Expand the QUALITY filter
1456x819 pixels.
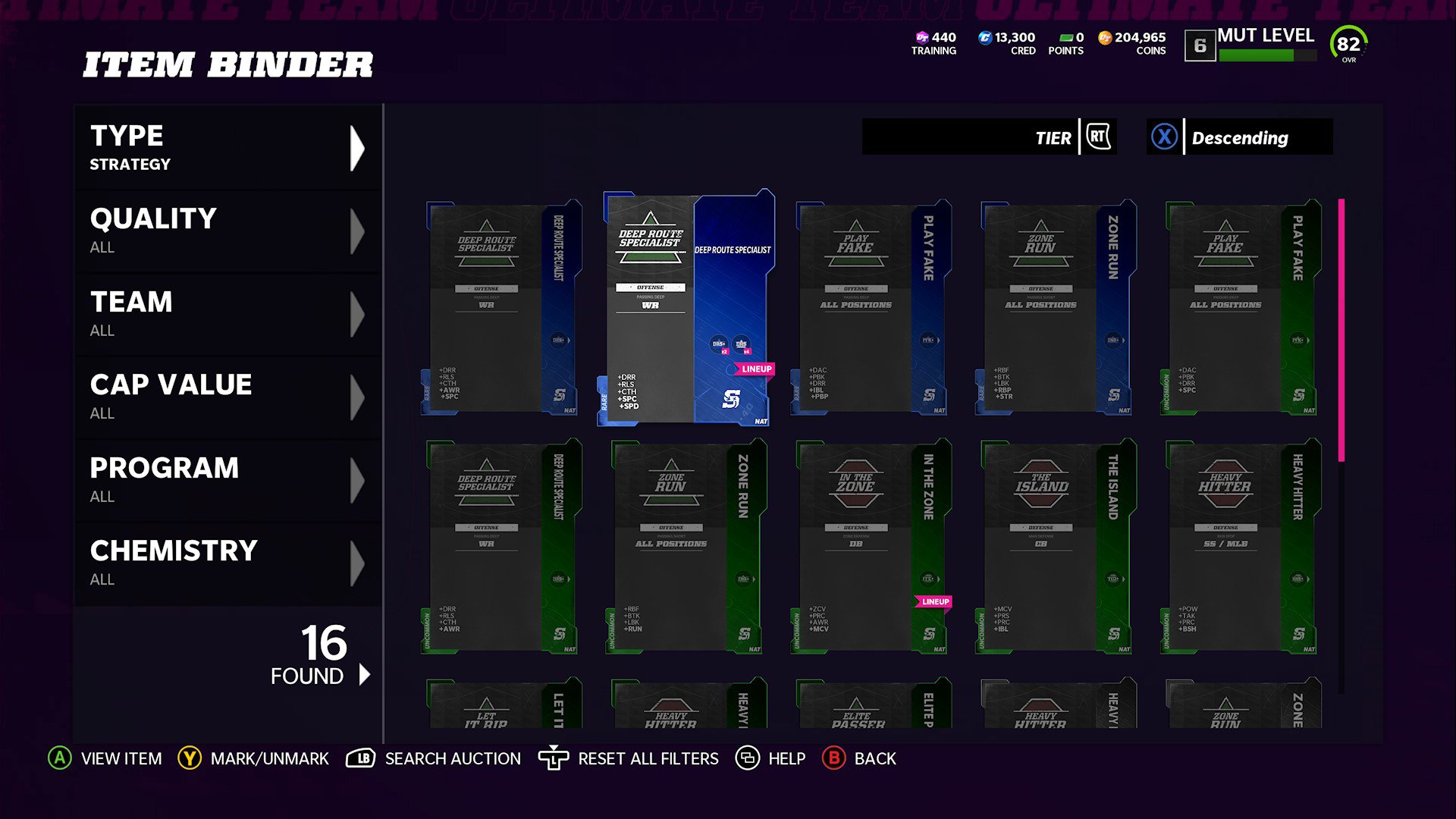[226, 230]
